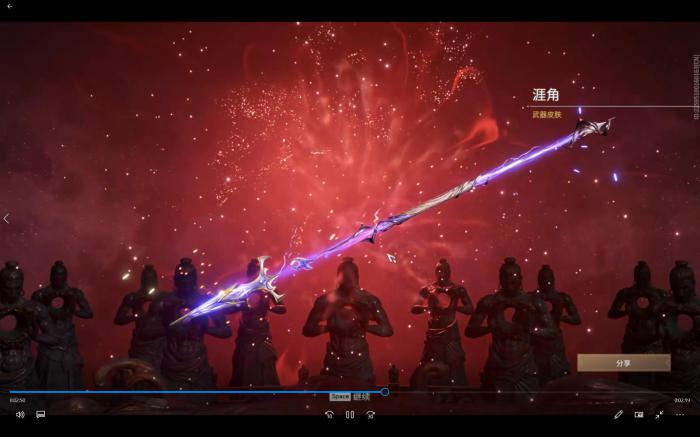Screen dimensions: 700x437
Task: Open the subtitles/captions control
Action: click(41, 414)
